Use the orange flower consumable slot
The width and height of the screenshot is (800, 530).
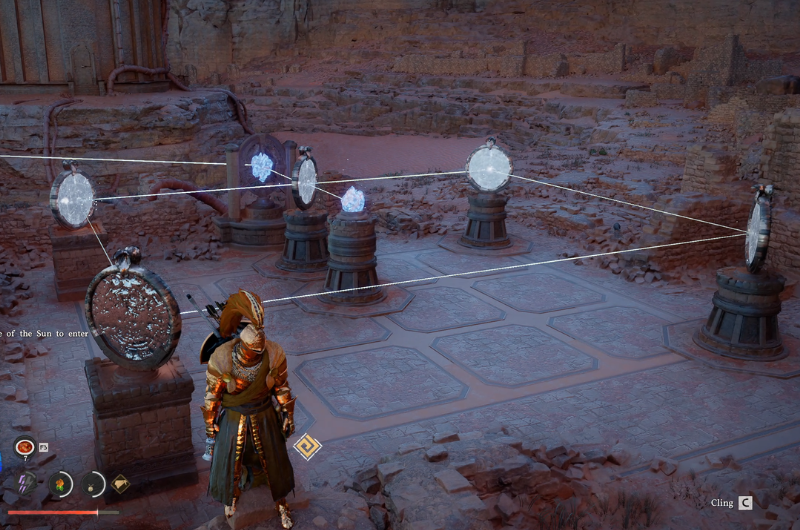click(60, 484)
